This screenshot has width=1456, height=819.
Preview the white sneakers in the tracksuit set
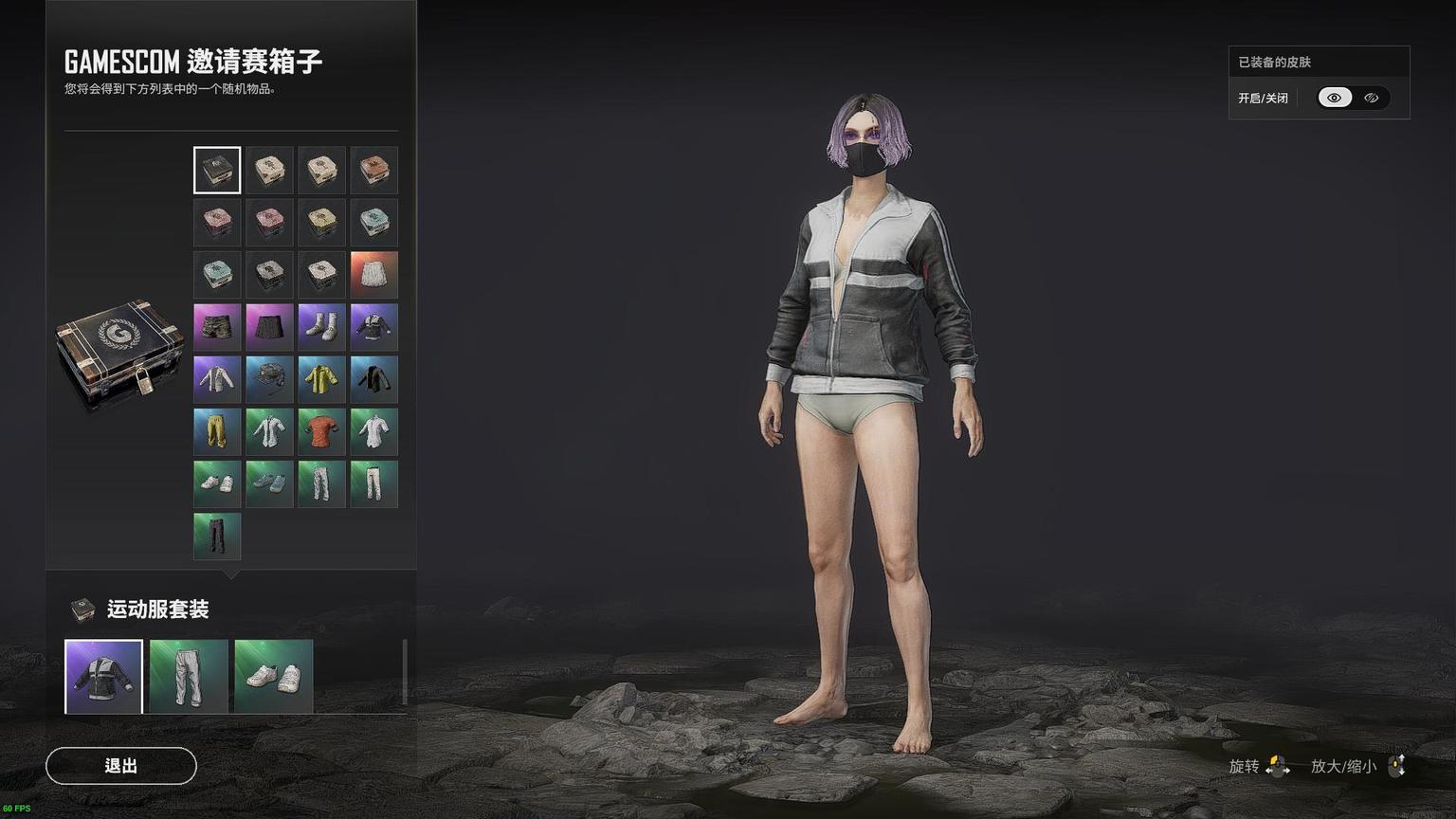click(274, 676)
